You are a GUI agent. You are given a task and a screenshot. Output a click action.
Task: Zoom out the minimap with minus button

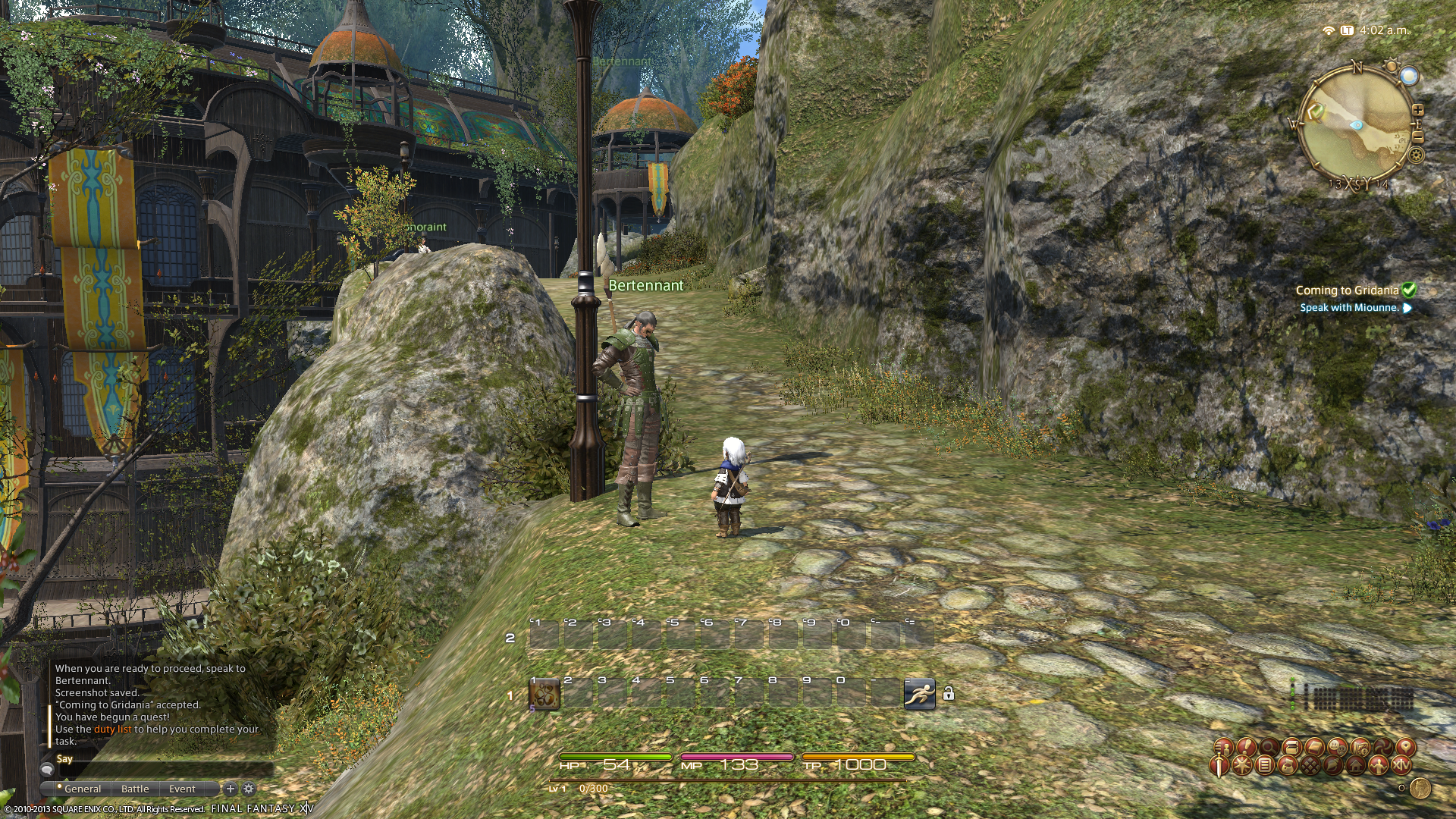tap(1417, 136)
